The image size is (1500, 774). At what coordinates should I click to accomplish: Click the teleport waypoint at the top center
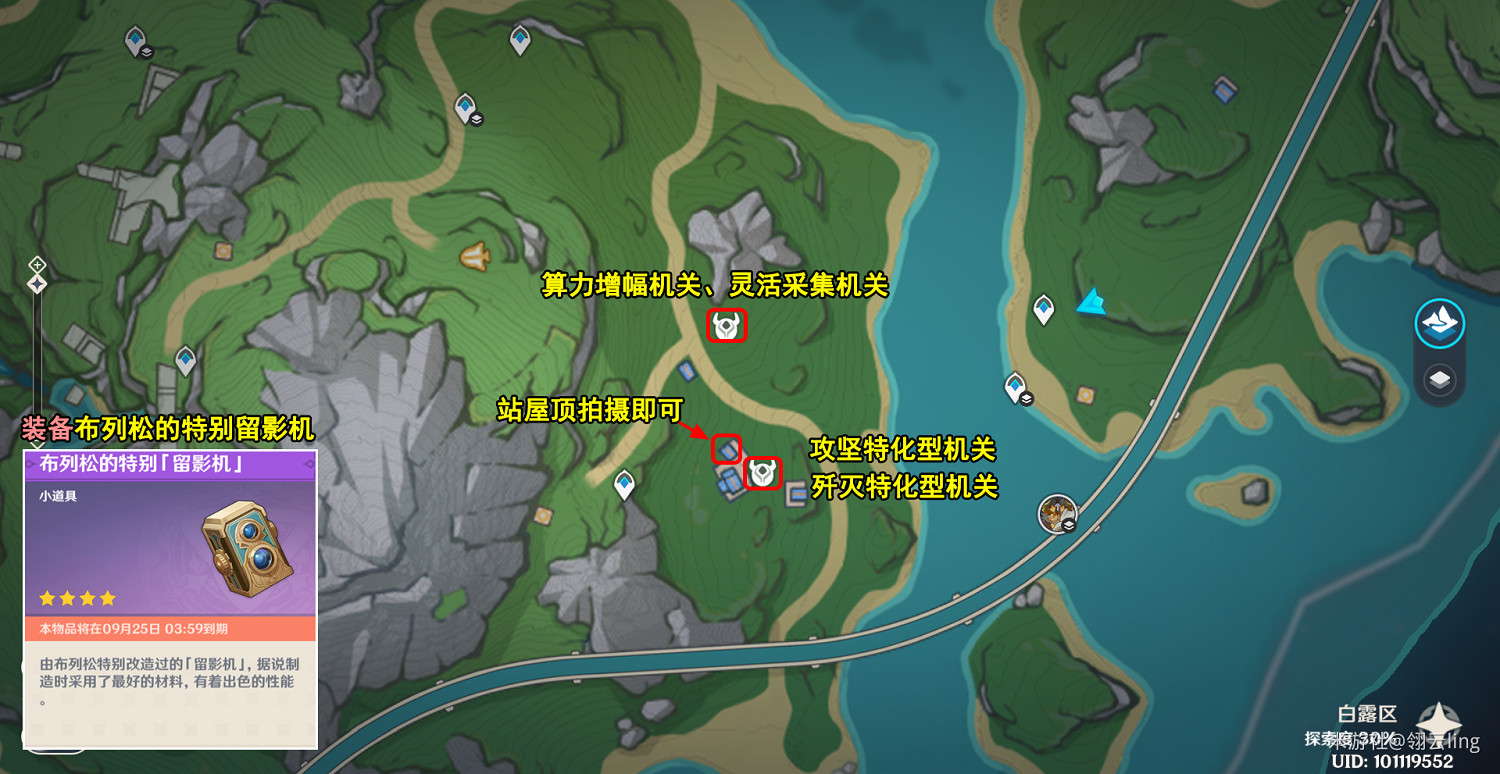click(520, 36)
